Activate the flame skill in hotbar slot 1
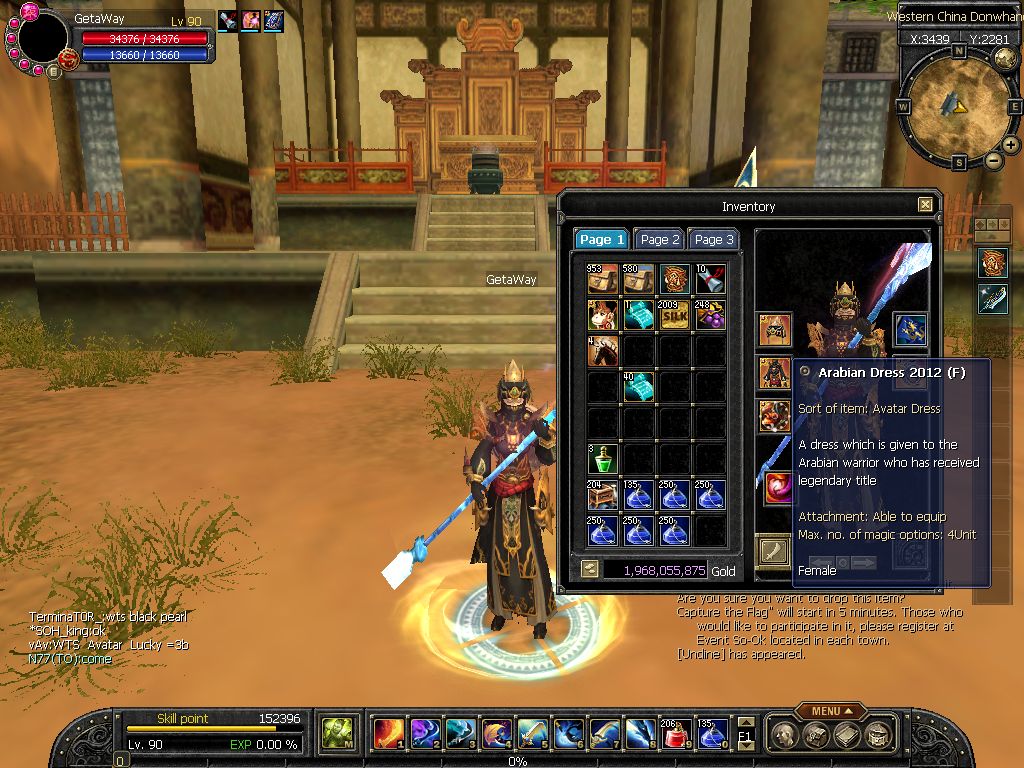The image size is (1024, 768). 388,734
